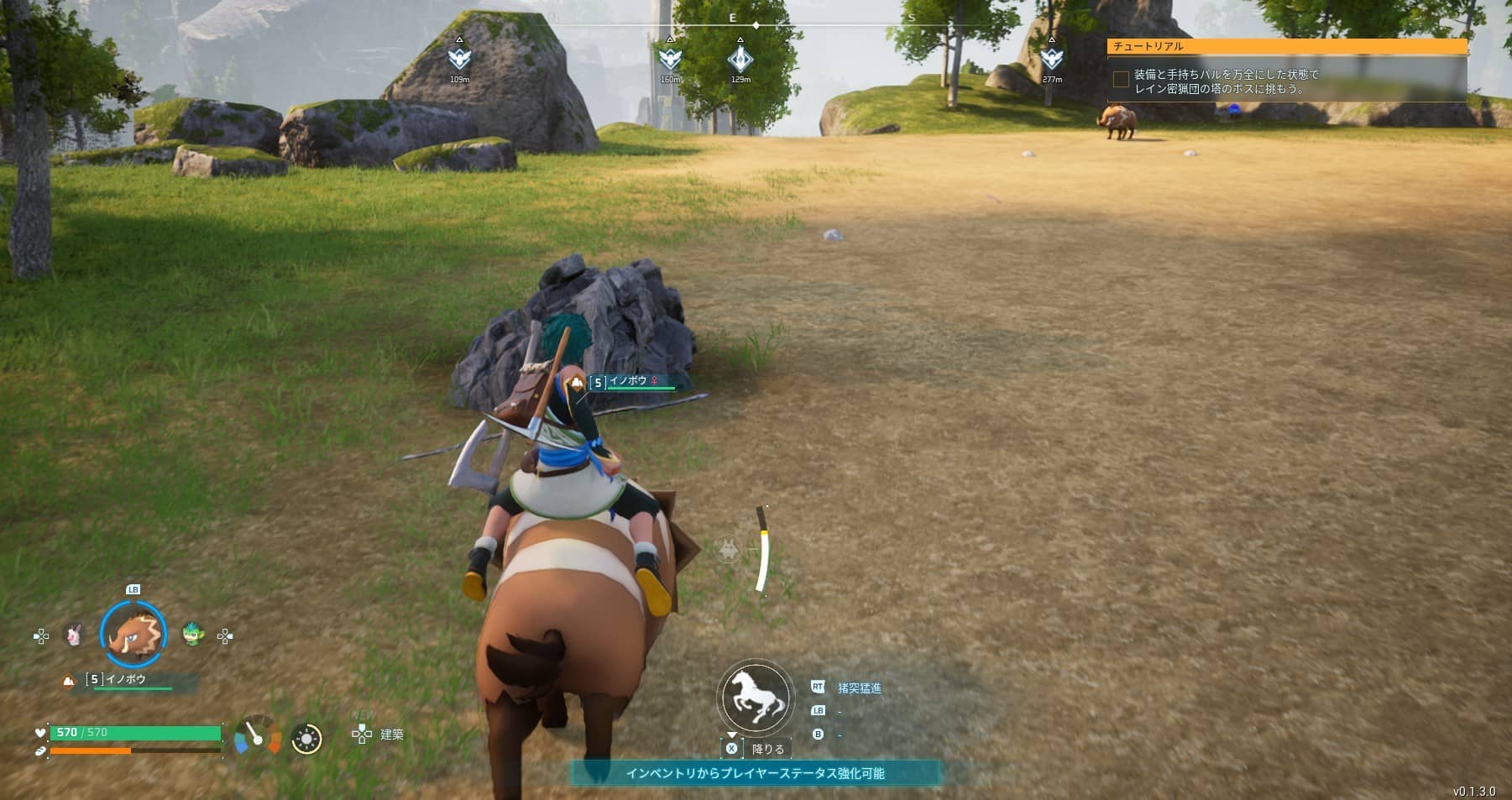Image resolution: width=1512 pixels, height=800 pixels.
Task: Open the チュートリアル objective tracker
Action: (1286, 46)
